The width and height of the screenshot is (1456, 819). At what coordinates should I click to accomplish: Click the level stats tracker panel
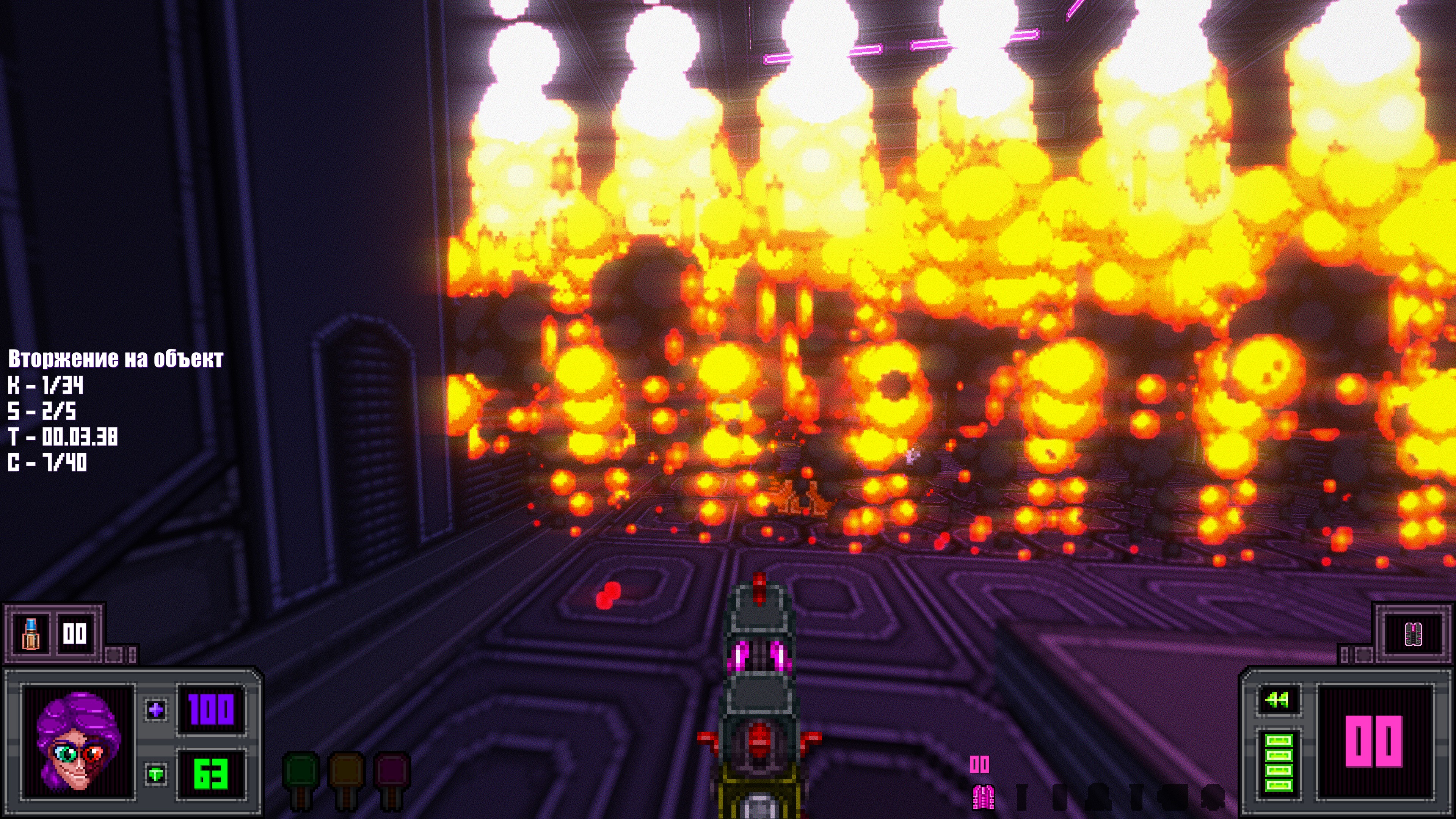point(115,410)
